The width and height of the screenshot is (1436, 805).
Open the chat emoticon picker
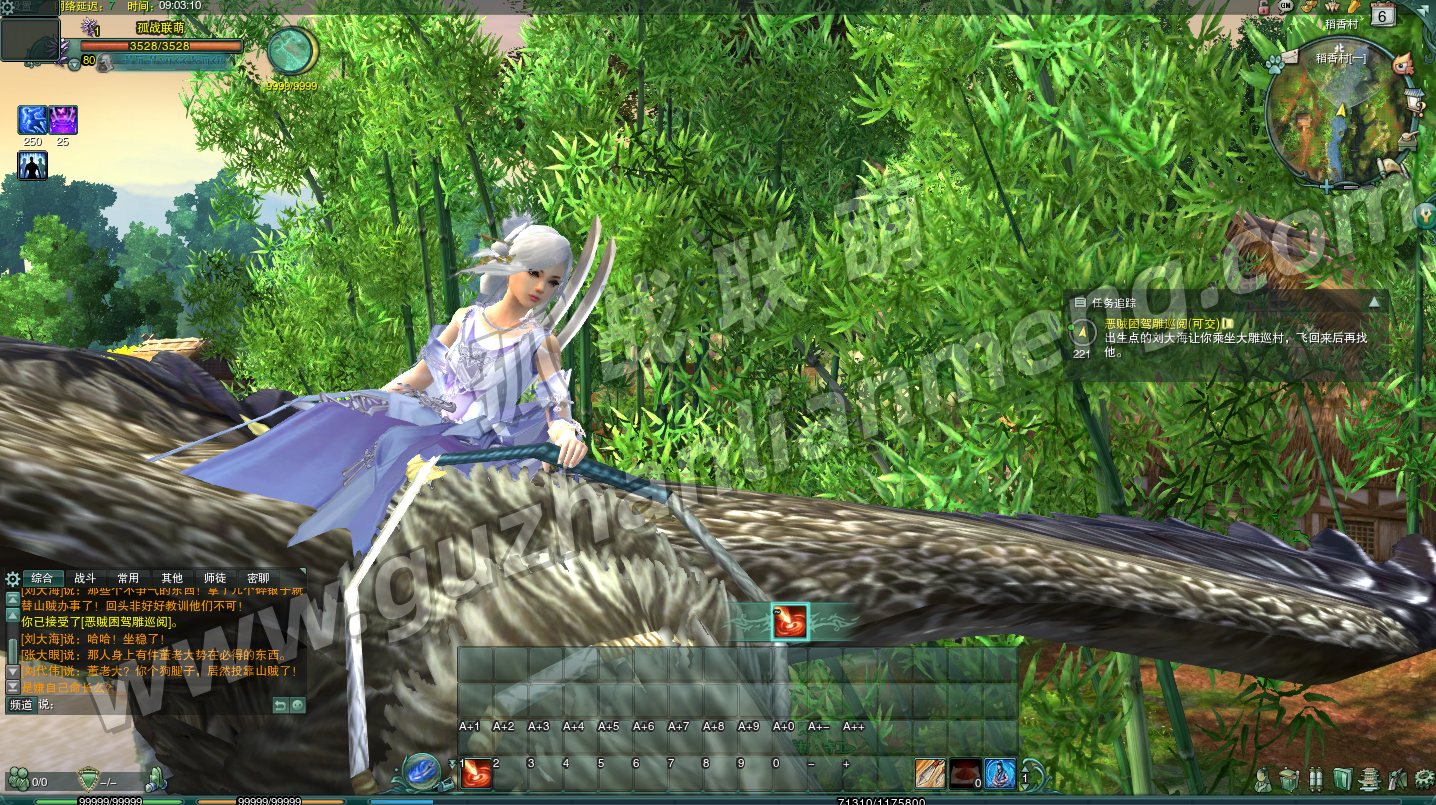pyautogui.click(x=297, y=705)
